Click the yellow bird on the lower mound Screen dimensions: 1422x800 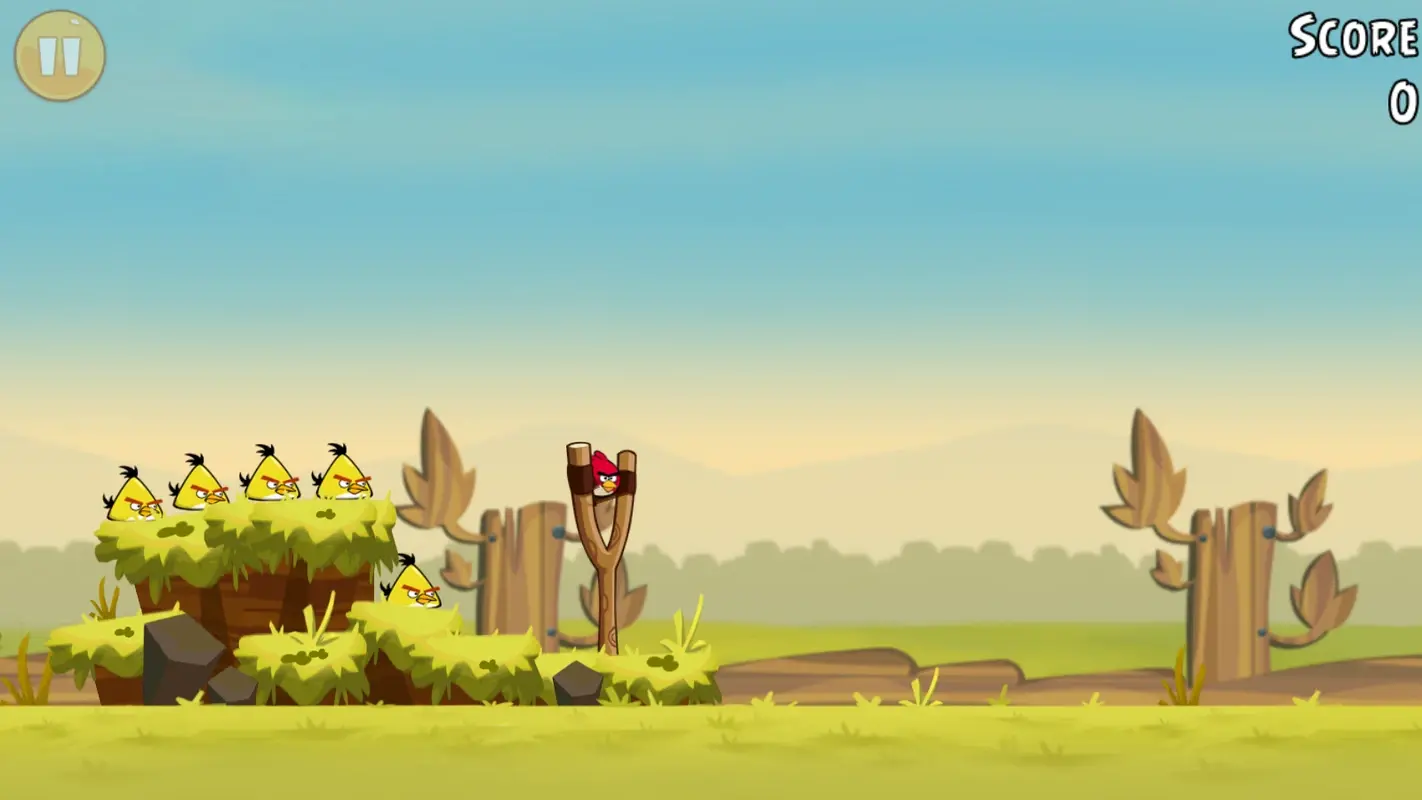click(414, 586)
